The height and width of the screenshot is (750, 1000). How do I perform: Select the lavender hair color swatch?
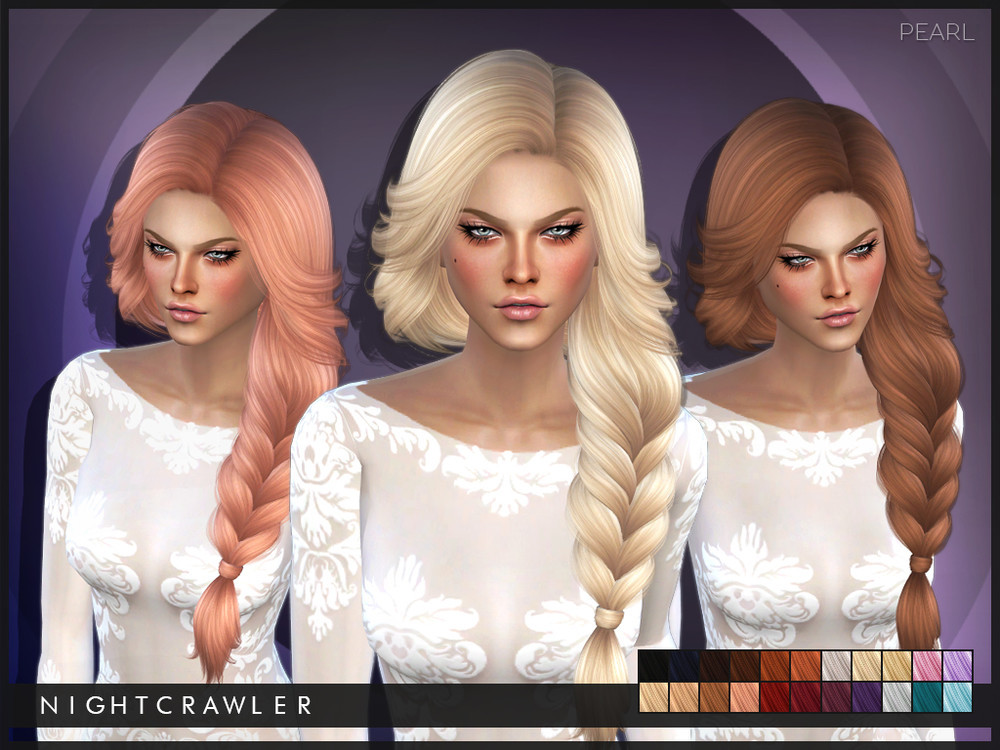click(957, 667)
